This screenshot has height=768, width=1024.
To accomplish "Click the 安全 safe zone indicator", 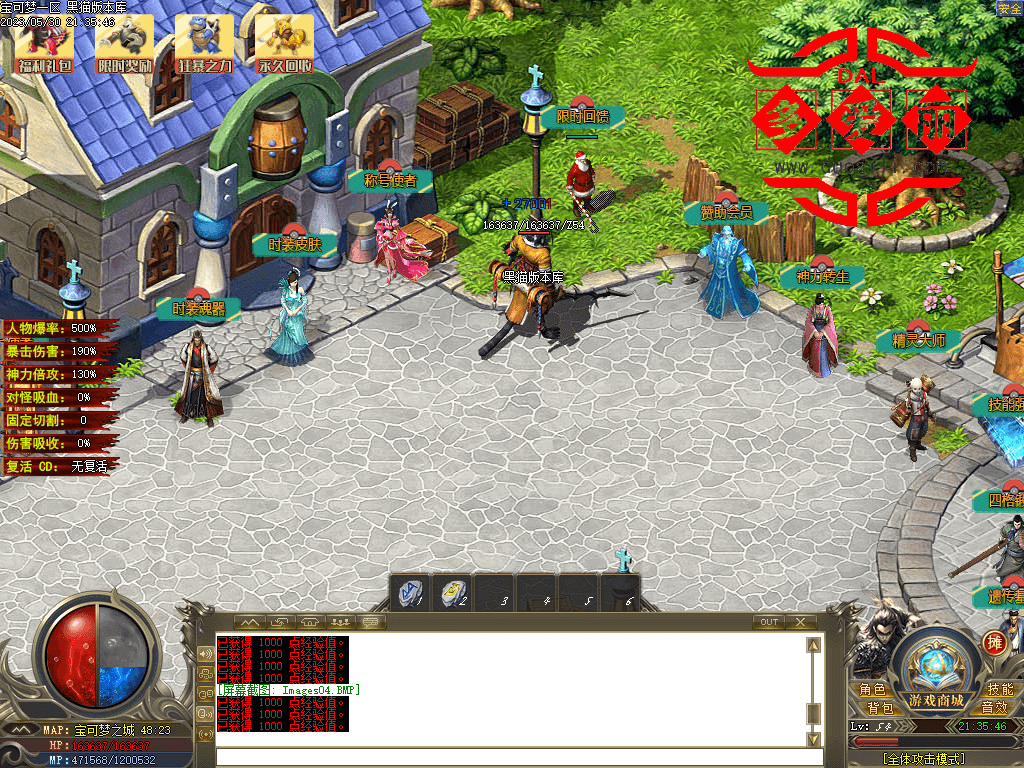I will [1009, 8].
